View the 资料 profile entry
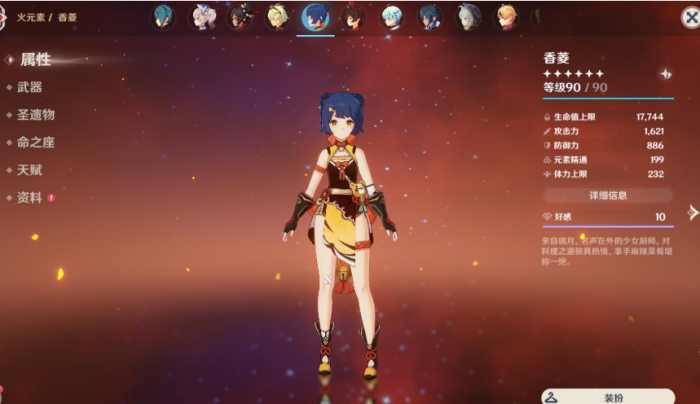This screenshot has height=404, width=700. 30,197
